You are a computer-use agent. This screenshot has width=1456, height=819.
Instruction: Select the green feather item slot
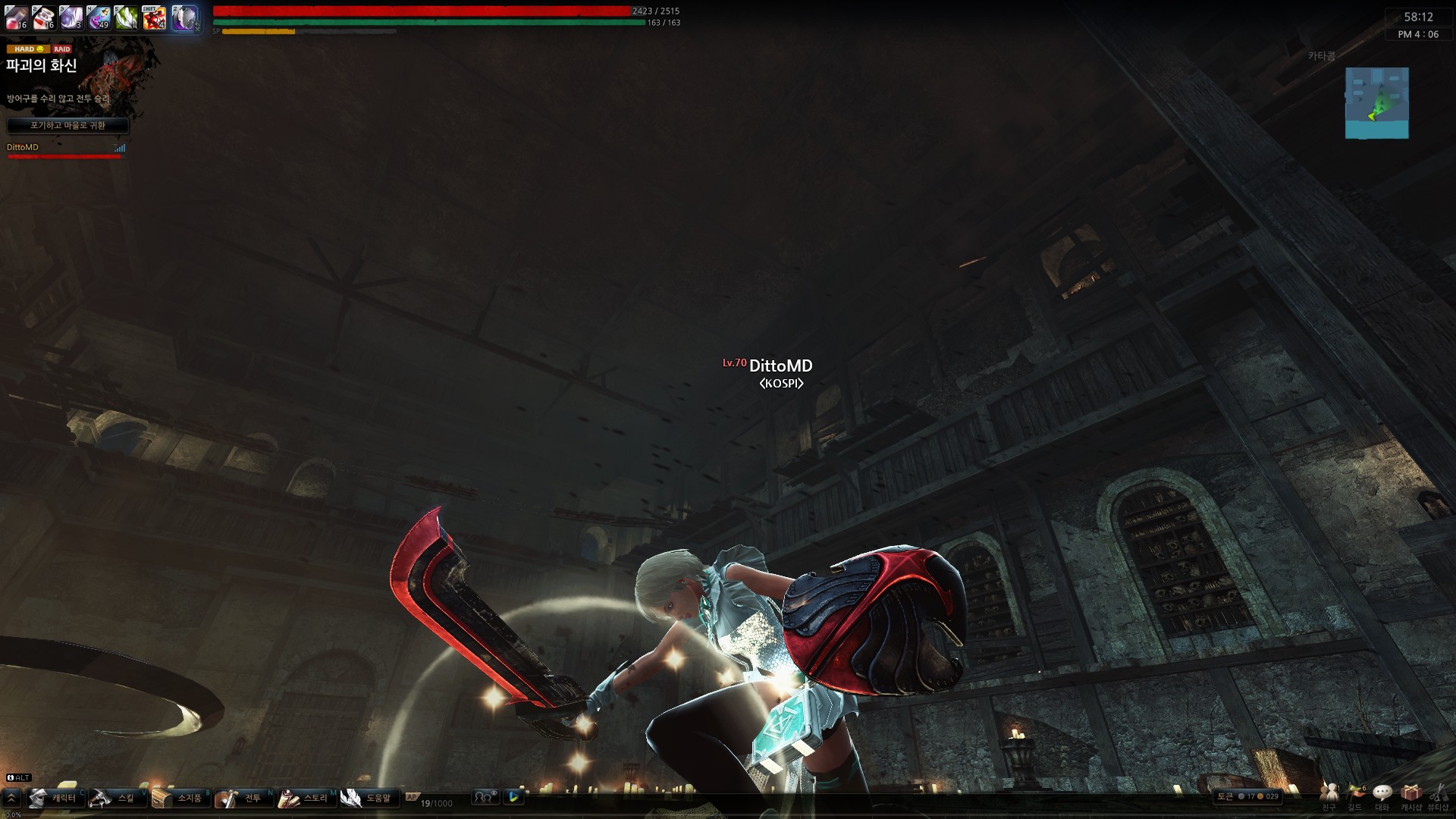126,17
